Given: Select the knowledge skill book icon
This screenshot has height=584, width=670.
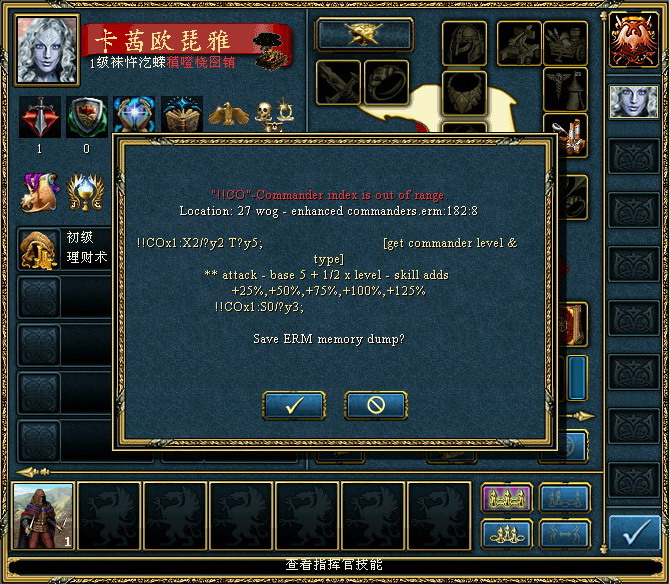Looking at the screenshot, I should coord(181,116).
